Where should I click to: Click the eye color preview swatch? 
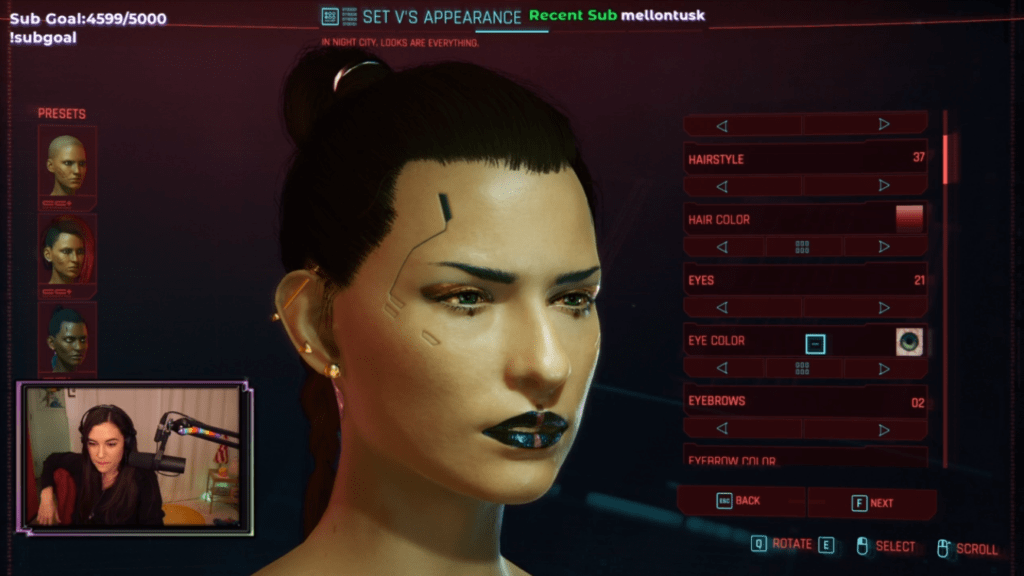(x=908, y=342)
